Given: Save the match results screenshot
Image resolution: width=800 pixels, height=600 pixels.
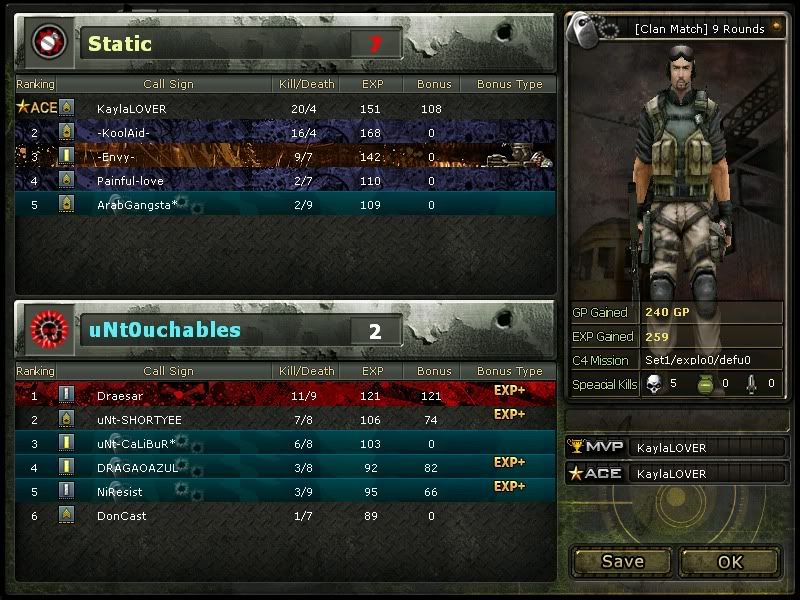Looking at the screenshot, I should [x=622, y=561].
